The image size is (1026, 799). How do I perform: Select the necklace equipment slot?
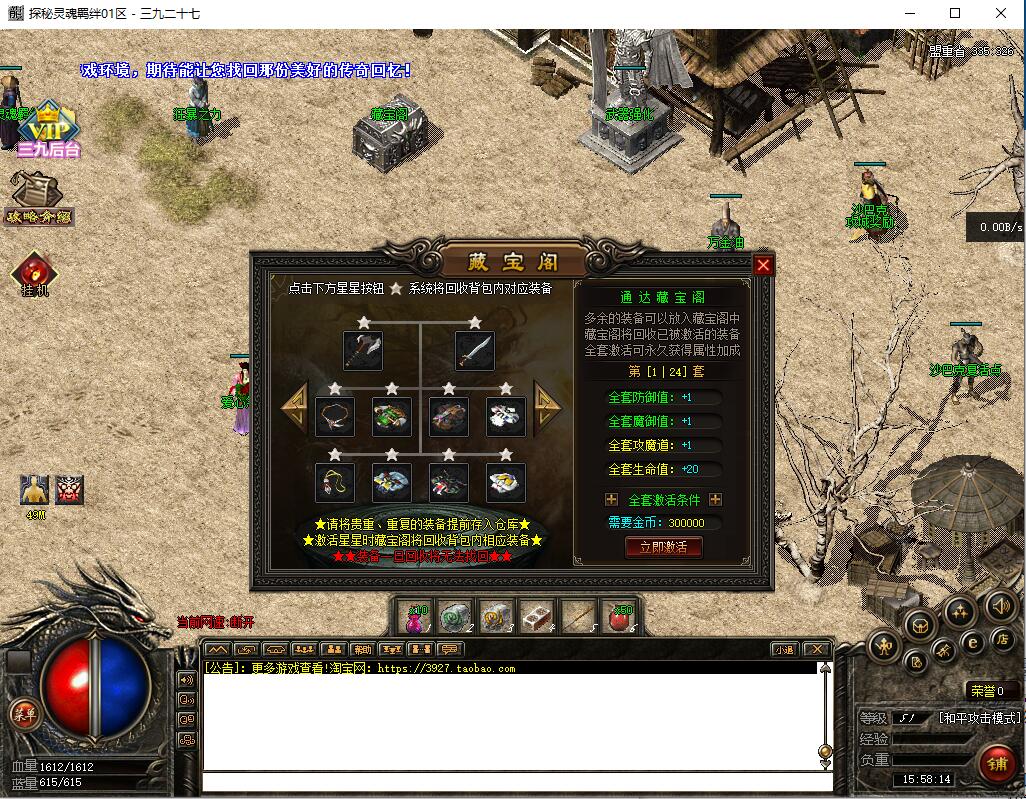[x=335, y=417]
